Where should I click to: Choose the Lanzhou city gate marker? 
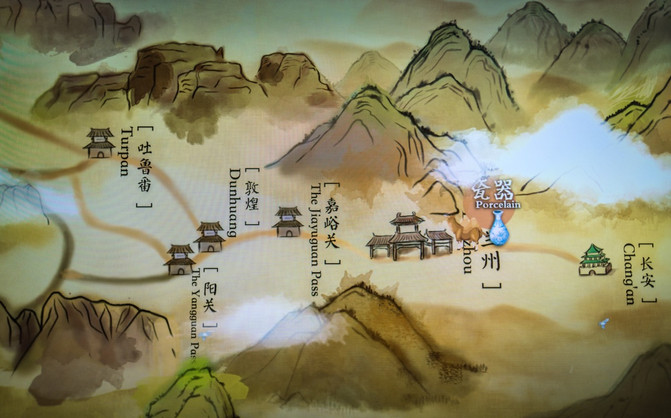point(408,237)
